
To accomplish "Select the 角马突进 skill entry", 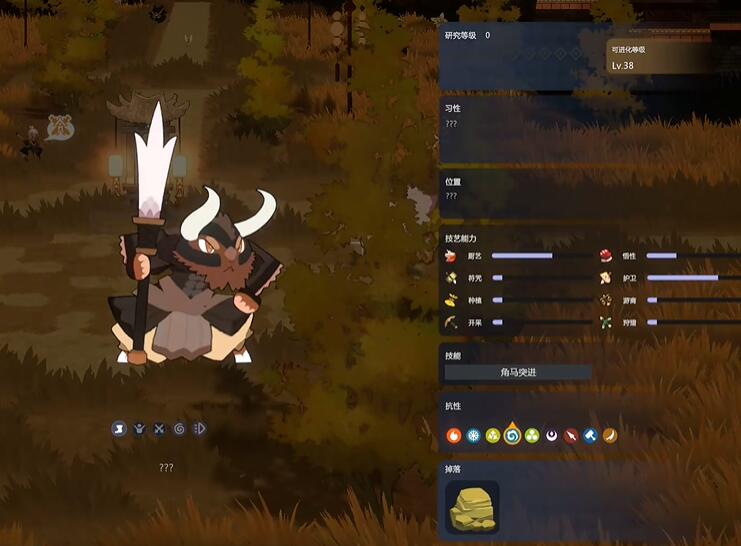I will (518, 372).
